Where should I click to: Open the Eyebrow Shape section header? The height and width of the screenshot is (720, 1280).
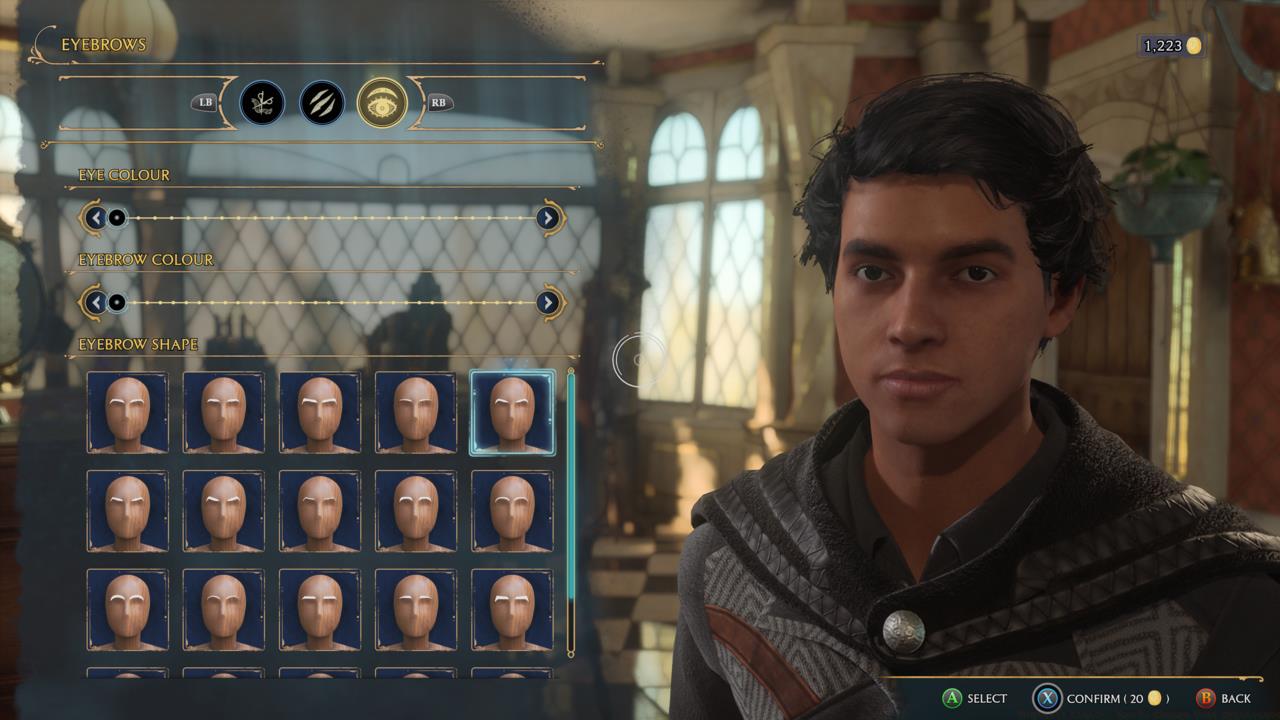[x=138, y=341]
